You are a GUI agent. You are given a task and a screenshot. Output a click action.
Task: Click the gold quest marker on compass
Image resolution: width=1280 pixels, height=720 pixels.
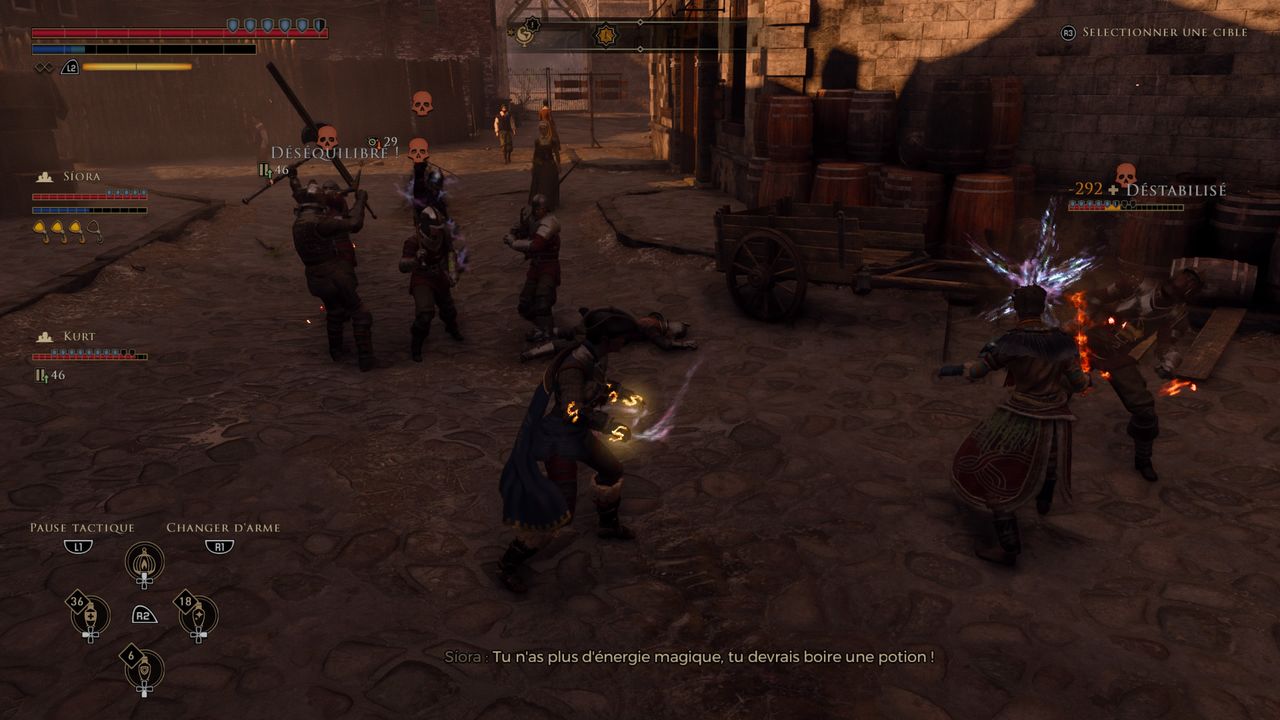coord(605,36)
